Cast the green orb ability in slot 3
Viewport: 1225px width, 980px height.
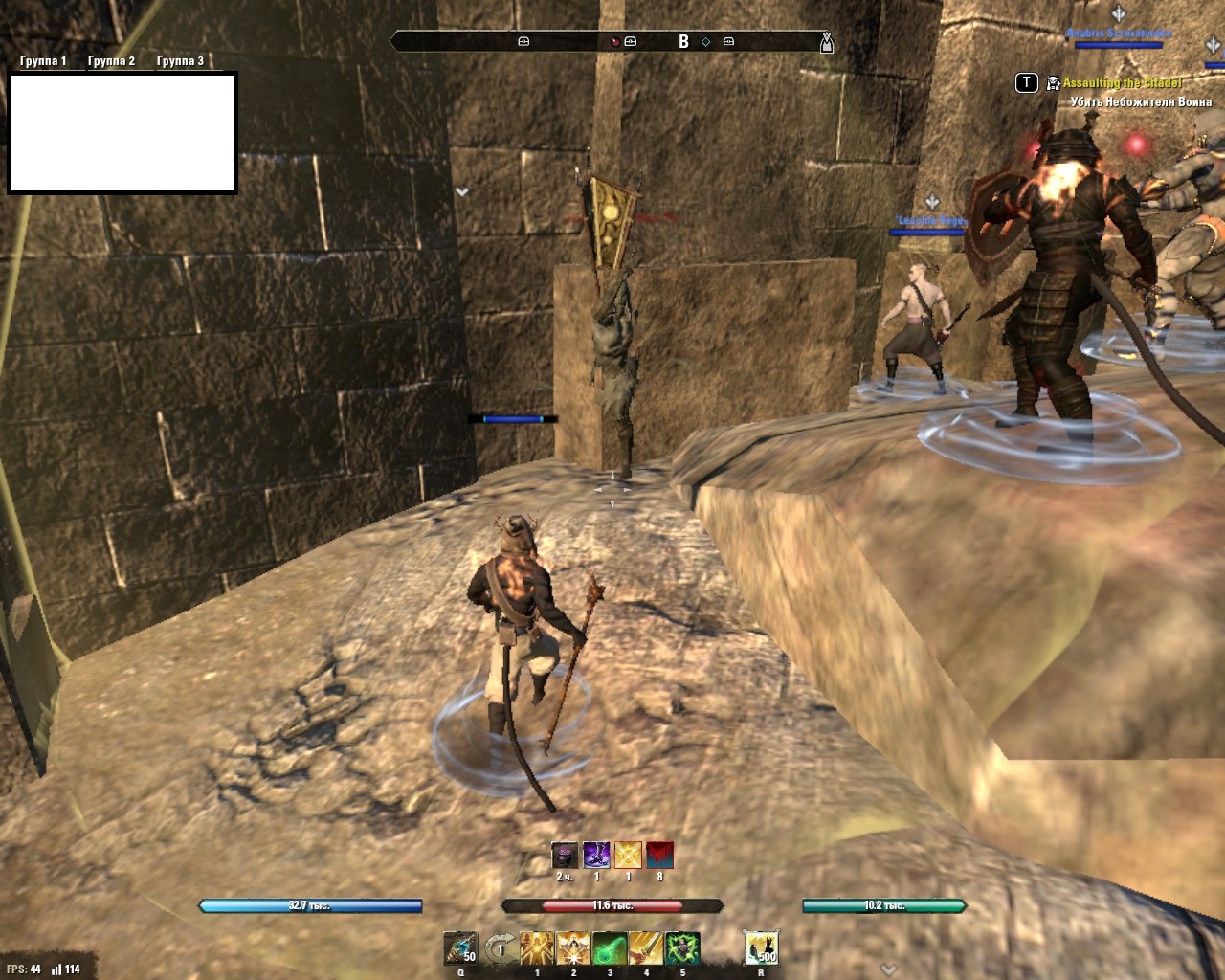[x=610, y=948]
